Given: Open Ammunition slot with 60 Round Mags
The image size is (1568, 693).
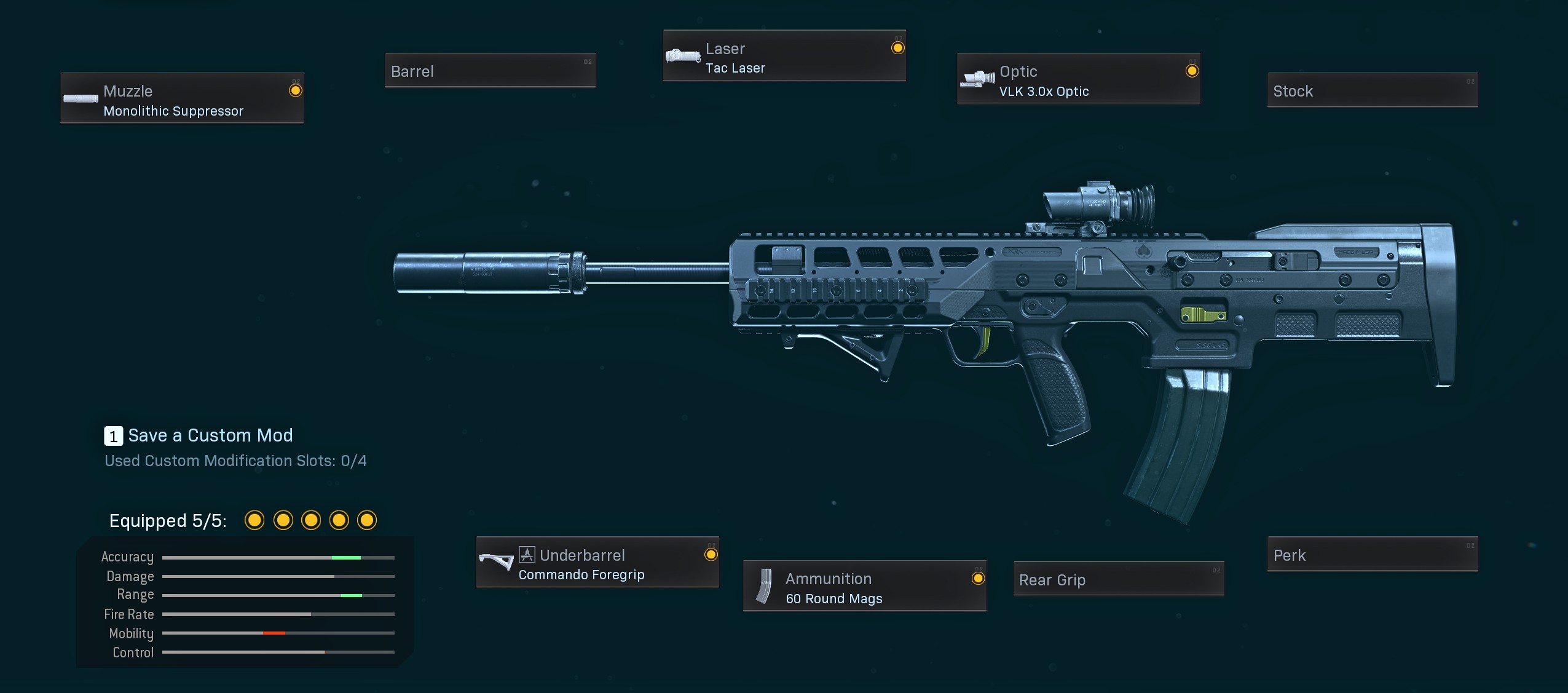Looking at the screenshot, I should point(864,586).
